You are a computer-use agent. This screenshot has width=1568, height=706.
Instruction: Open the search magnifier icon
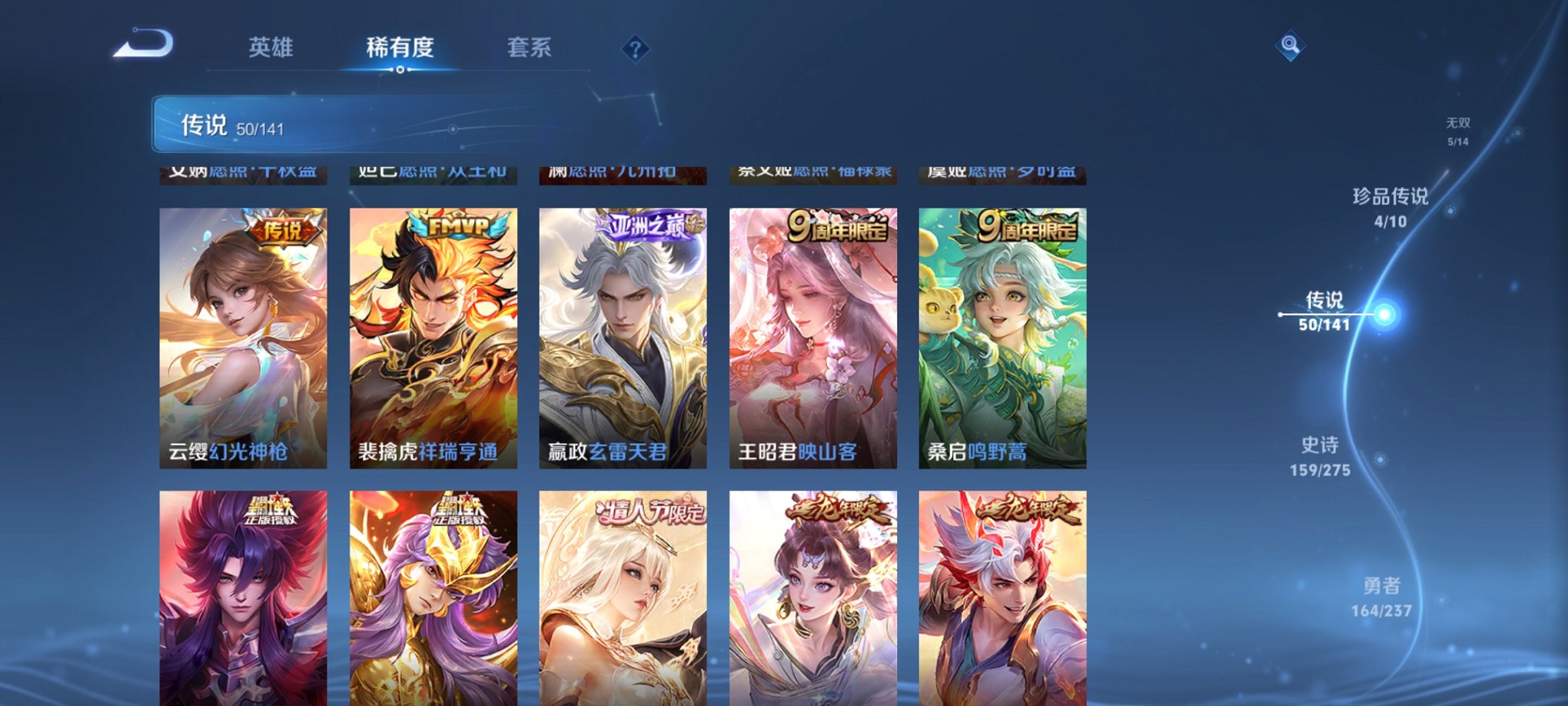coord(1291,45)
